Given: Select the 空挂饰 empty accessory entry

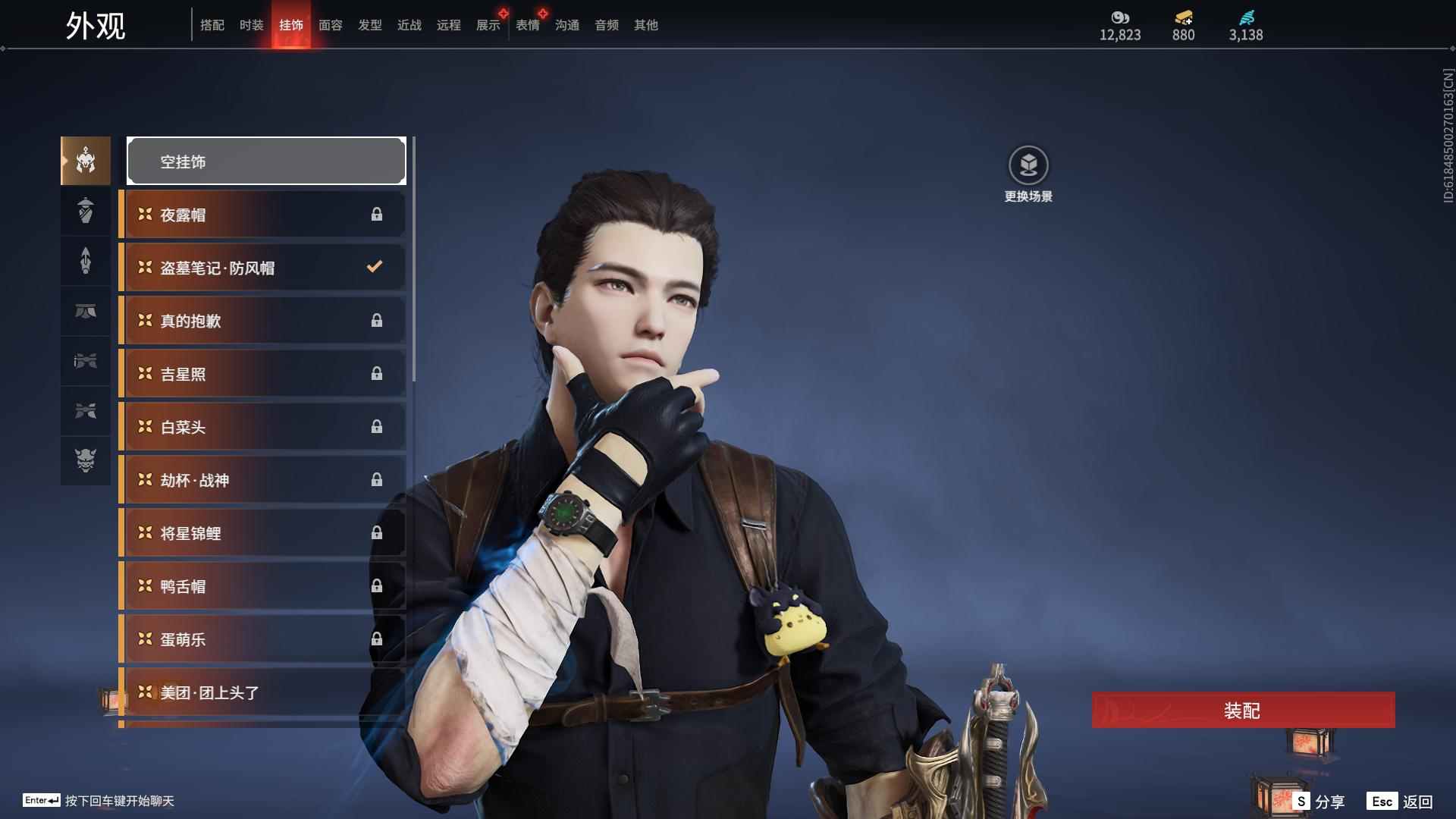Looking at the screenshot, I should [x=266, y=161].
